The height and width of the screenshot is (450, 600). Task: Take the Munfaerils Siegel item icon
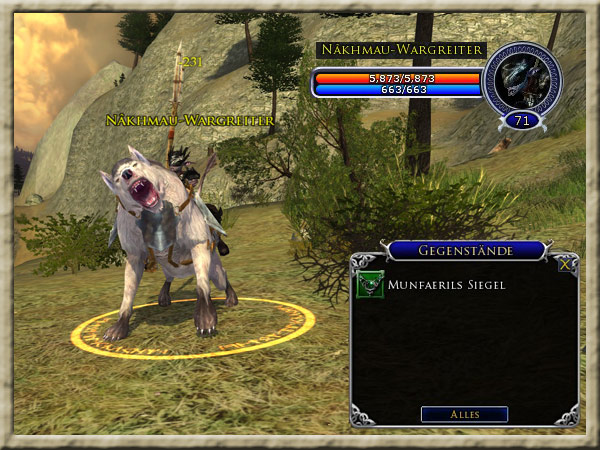(x=368, y=286)
